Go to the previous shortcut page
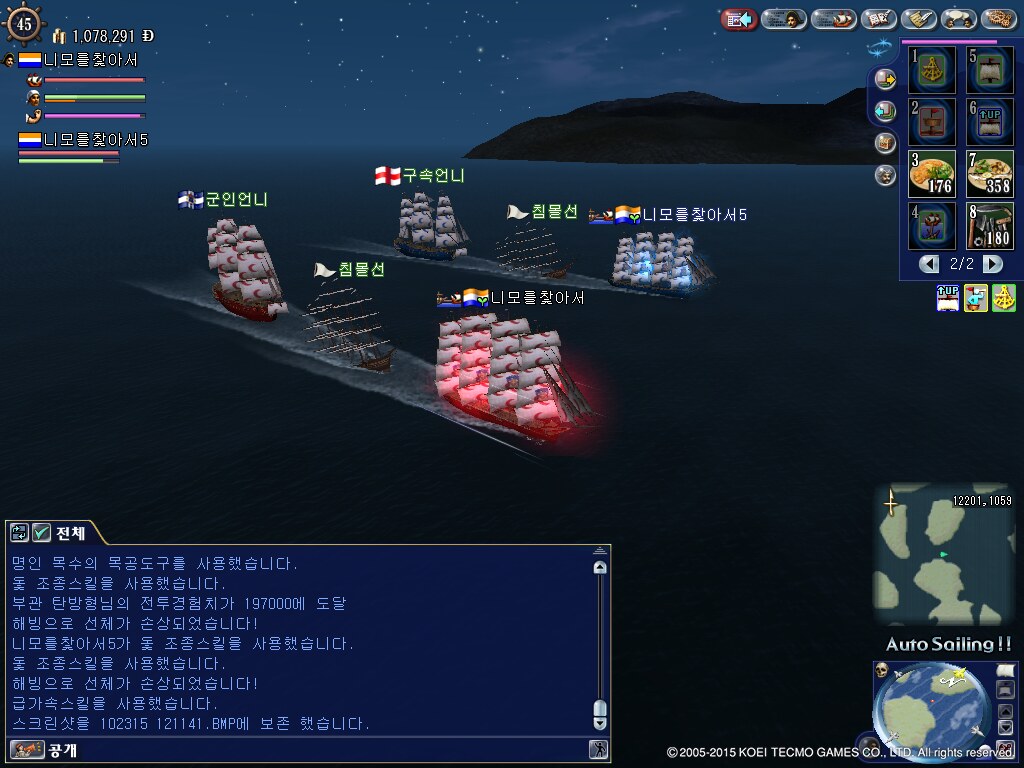 (930, 264)
